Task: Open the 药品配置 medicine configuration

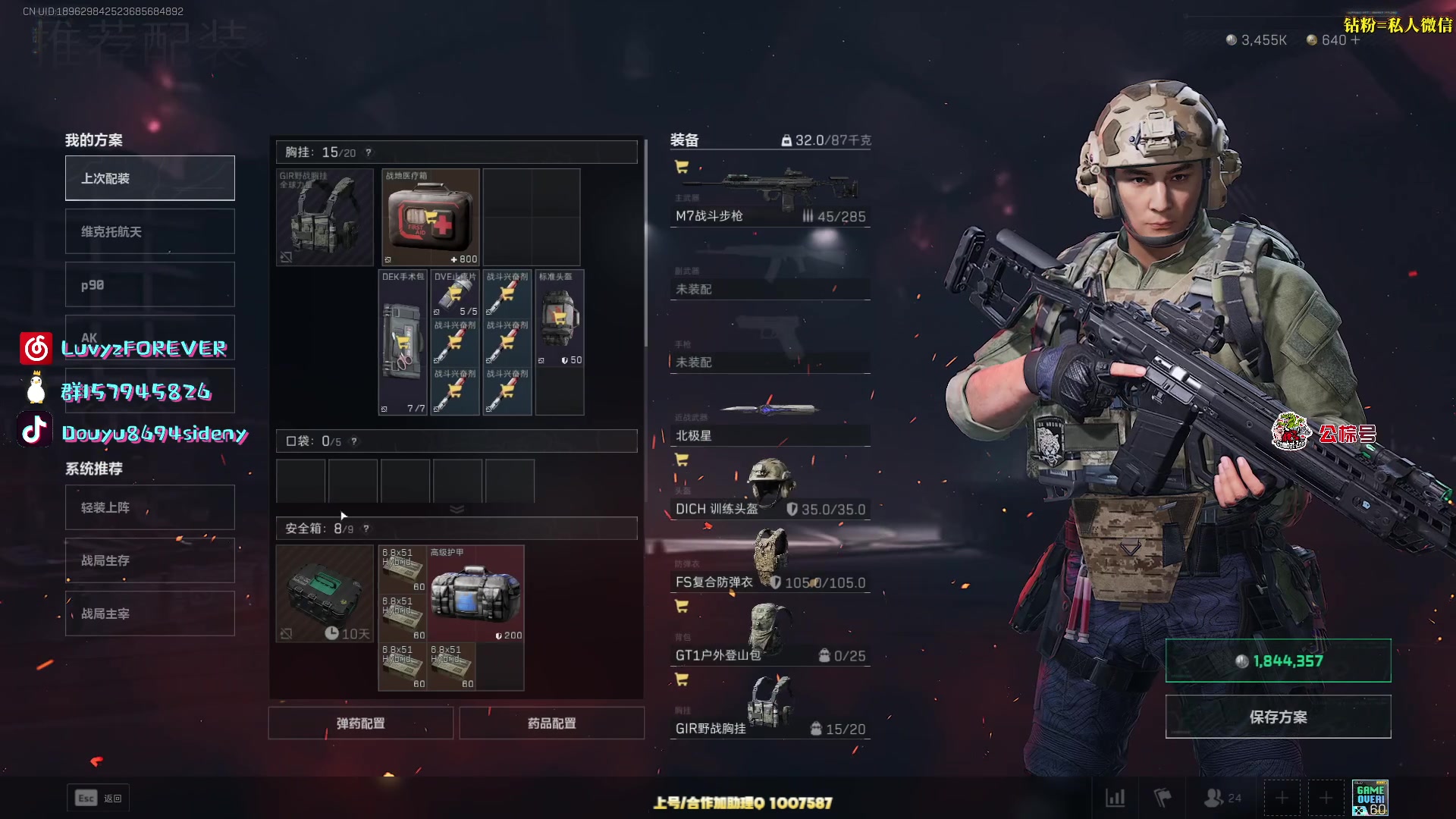Action: 551,723
